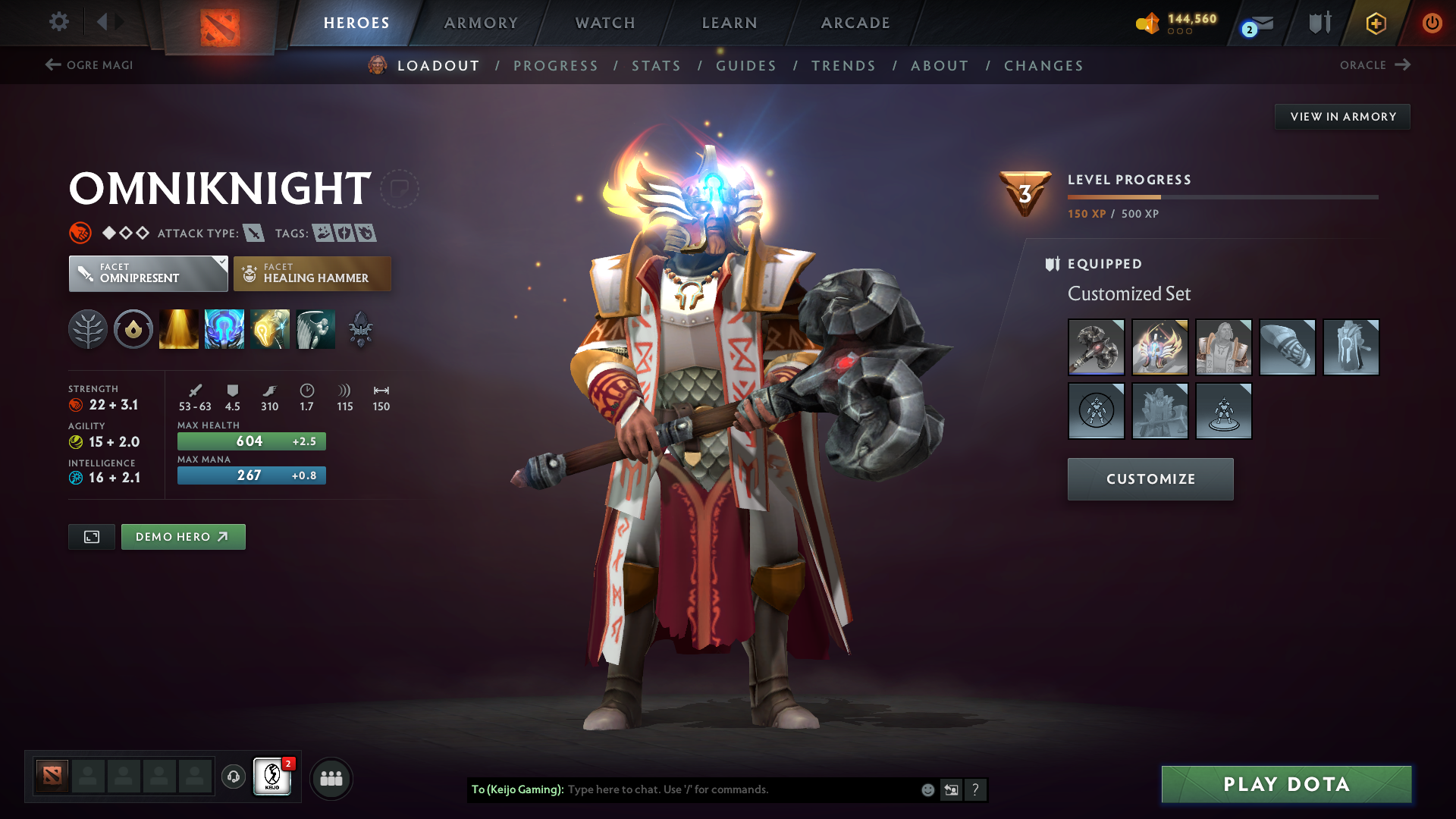Go back to Ogre Magi
1456x819 pixels.
[89, 65]
